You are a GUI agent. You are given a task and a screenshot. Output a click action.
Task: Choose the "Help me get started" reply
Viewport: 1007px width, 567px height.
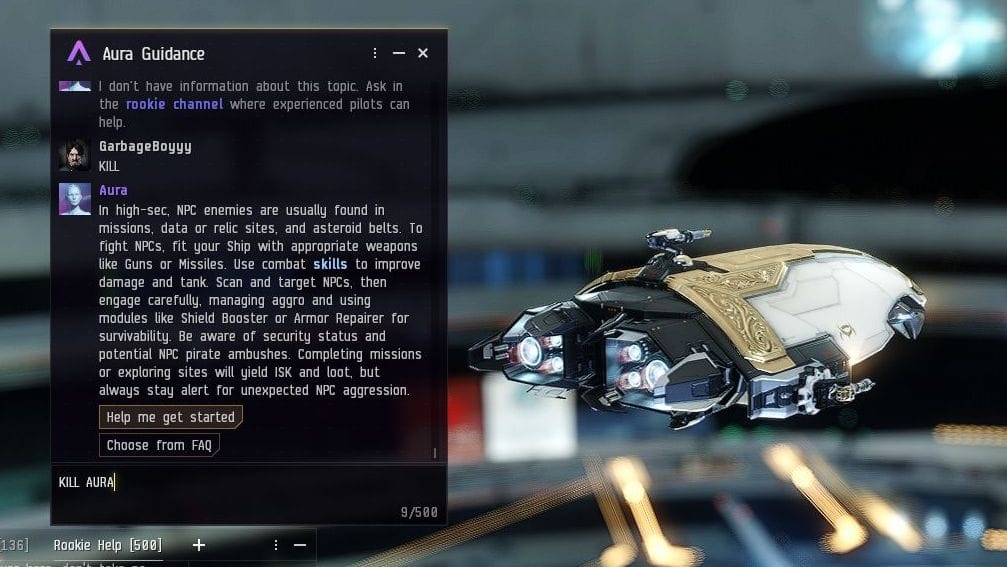(170, 417)
